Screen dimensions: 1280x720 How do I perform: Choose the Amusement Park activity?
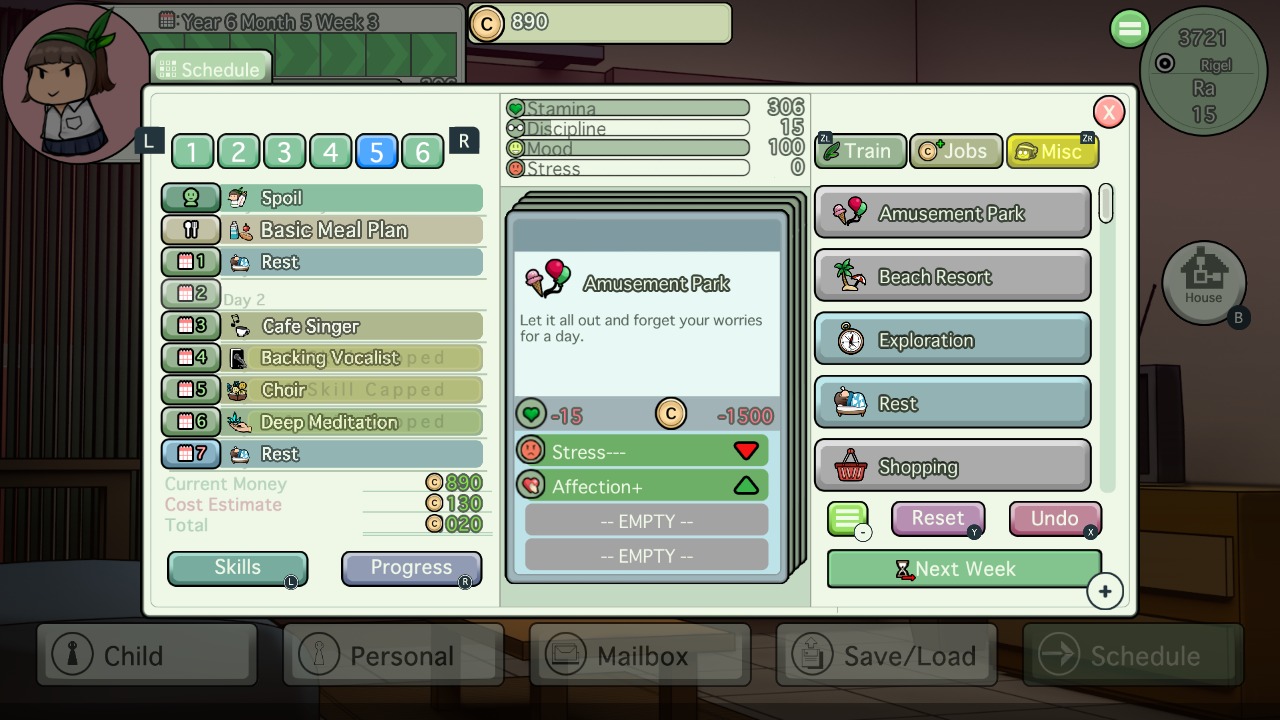pyautogui.click(x=952, y=213)
